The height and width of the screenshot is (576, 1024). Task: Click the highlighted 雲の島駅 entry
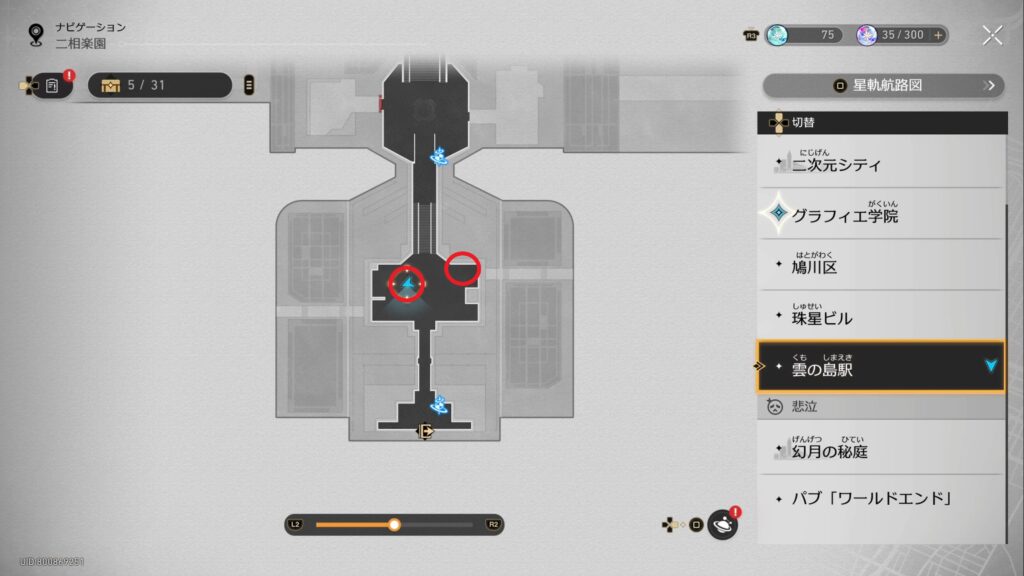coord(880,367)
